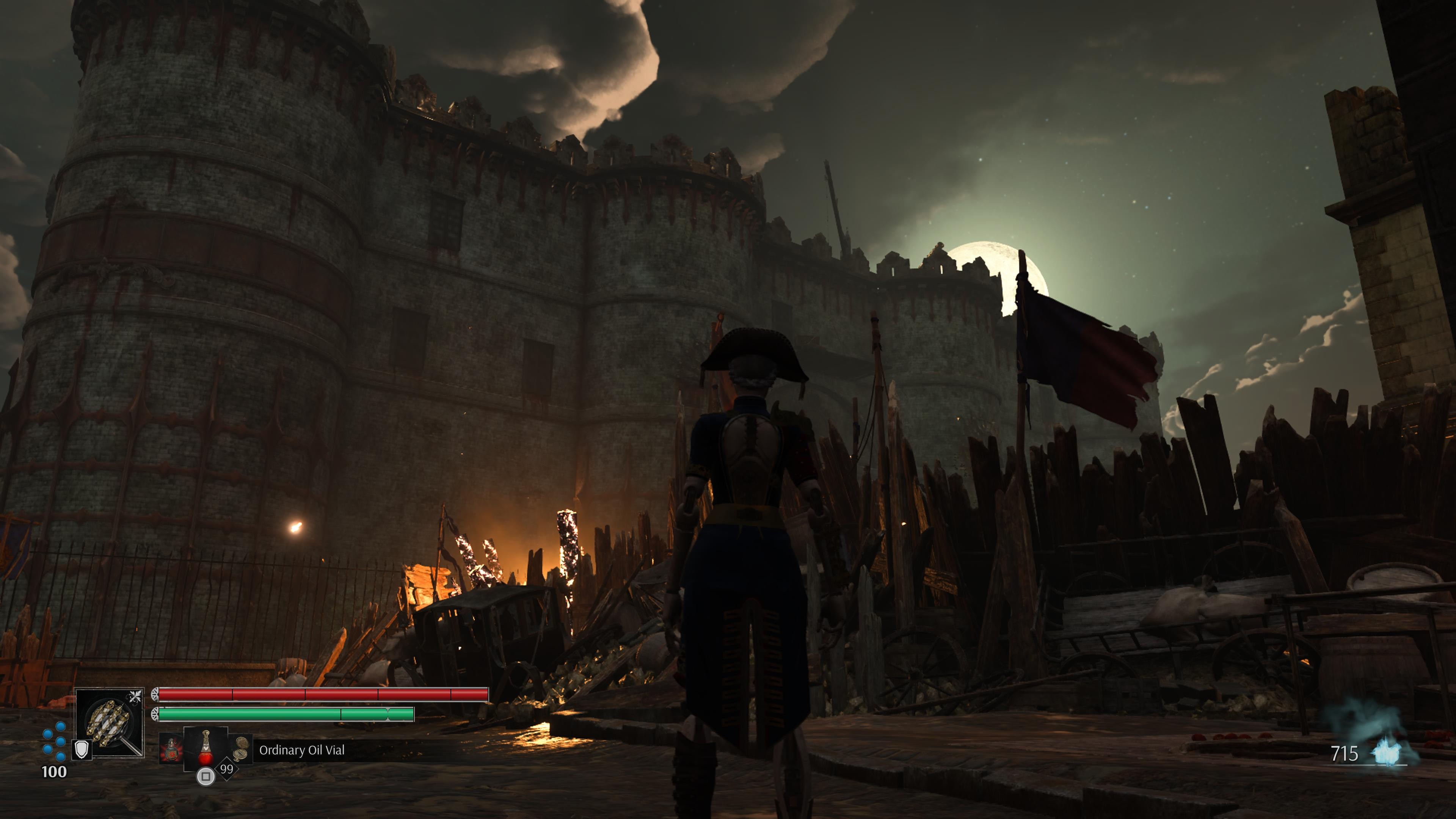Choose the golden compass item slot
Viewport: 1456px width, 819px height.
(242, 747)
